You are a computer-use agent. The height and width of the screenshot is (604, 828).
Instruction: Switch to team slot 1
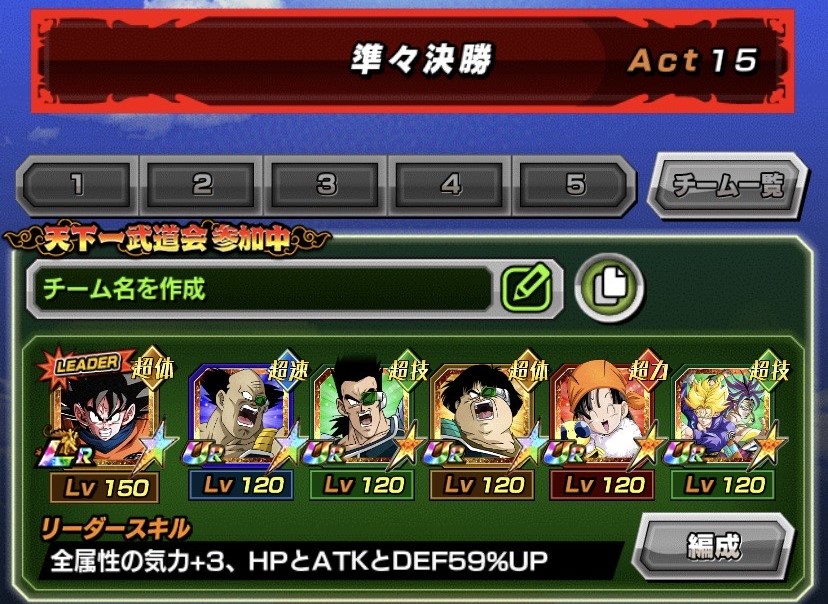click(x=78, y=185)
